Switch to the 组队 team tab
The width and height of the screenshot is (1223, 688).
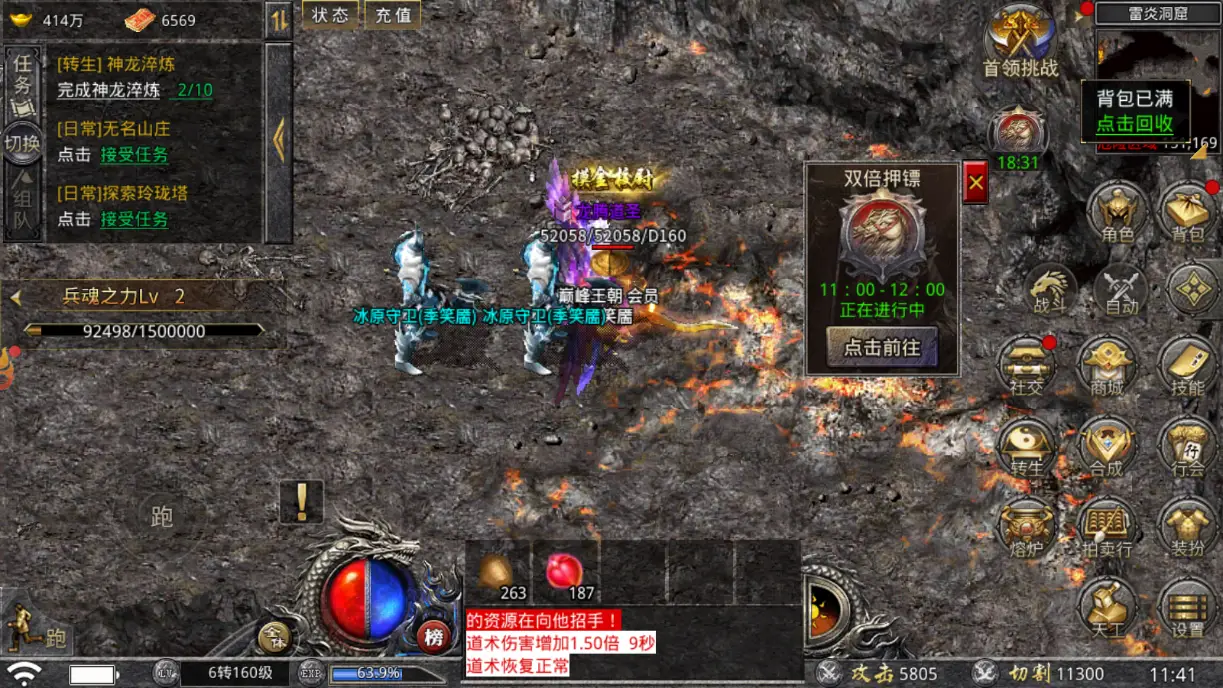point(22,210)
